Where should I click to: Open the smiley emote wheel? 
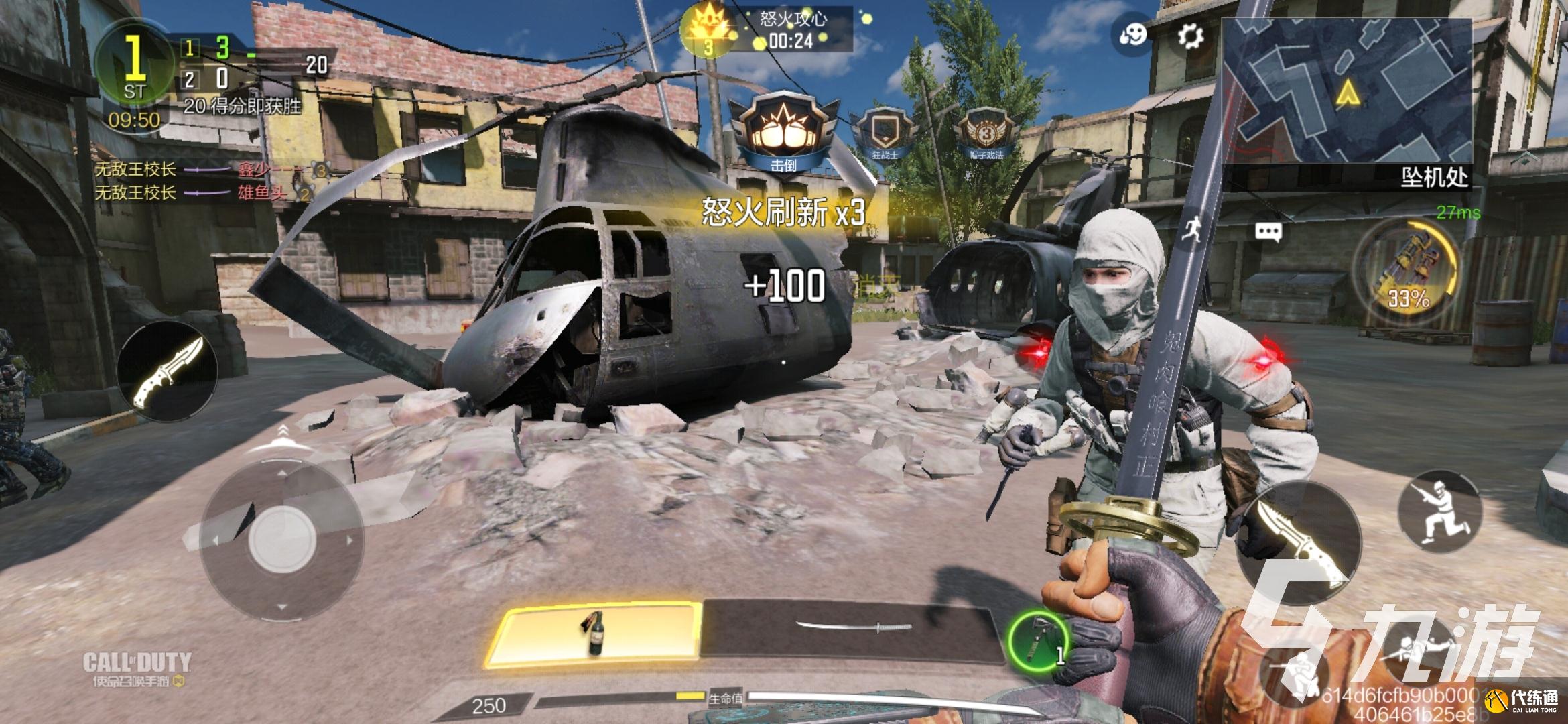[1133, 34]
